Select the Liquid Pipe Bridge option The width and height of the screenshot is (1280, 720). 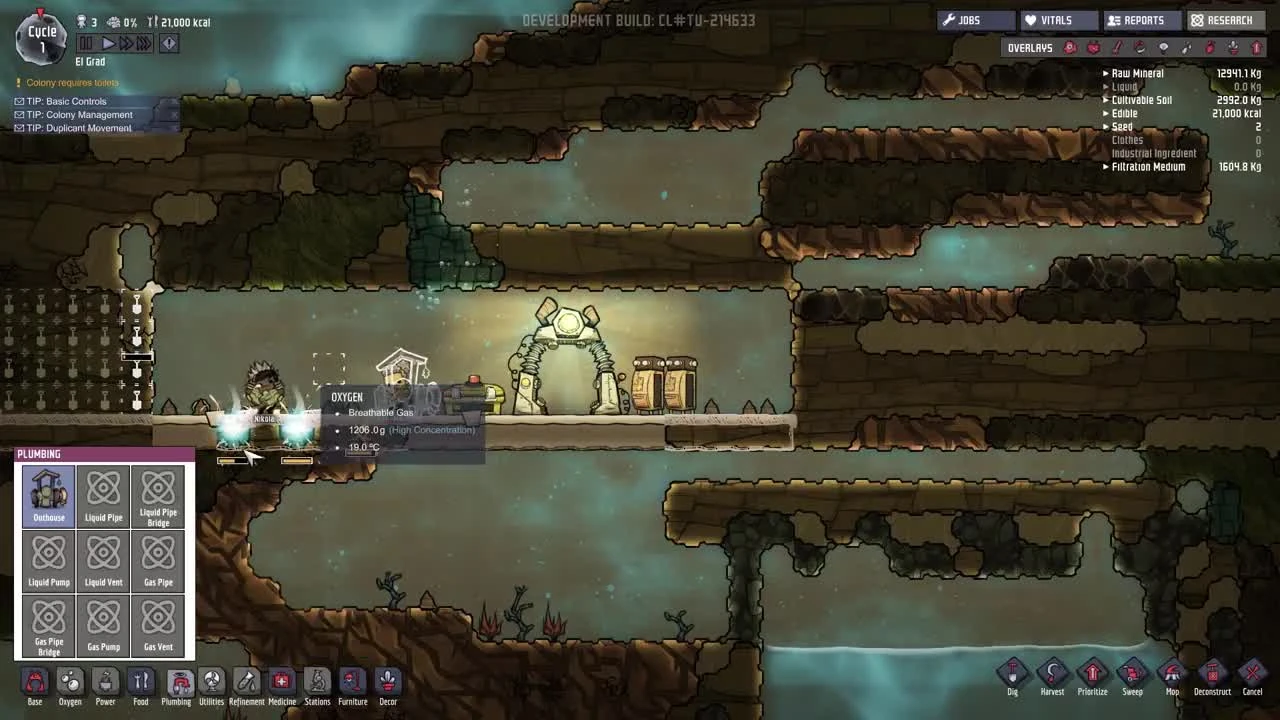click(x=158, y=497)
